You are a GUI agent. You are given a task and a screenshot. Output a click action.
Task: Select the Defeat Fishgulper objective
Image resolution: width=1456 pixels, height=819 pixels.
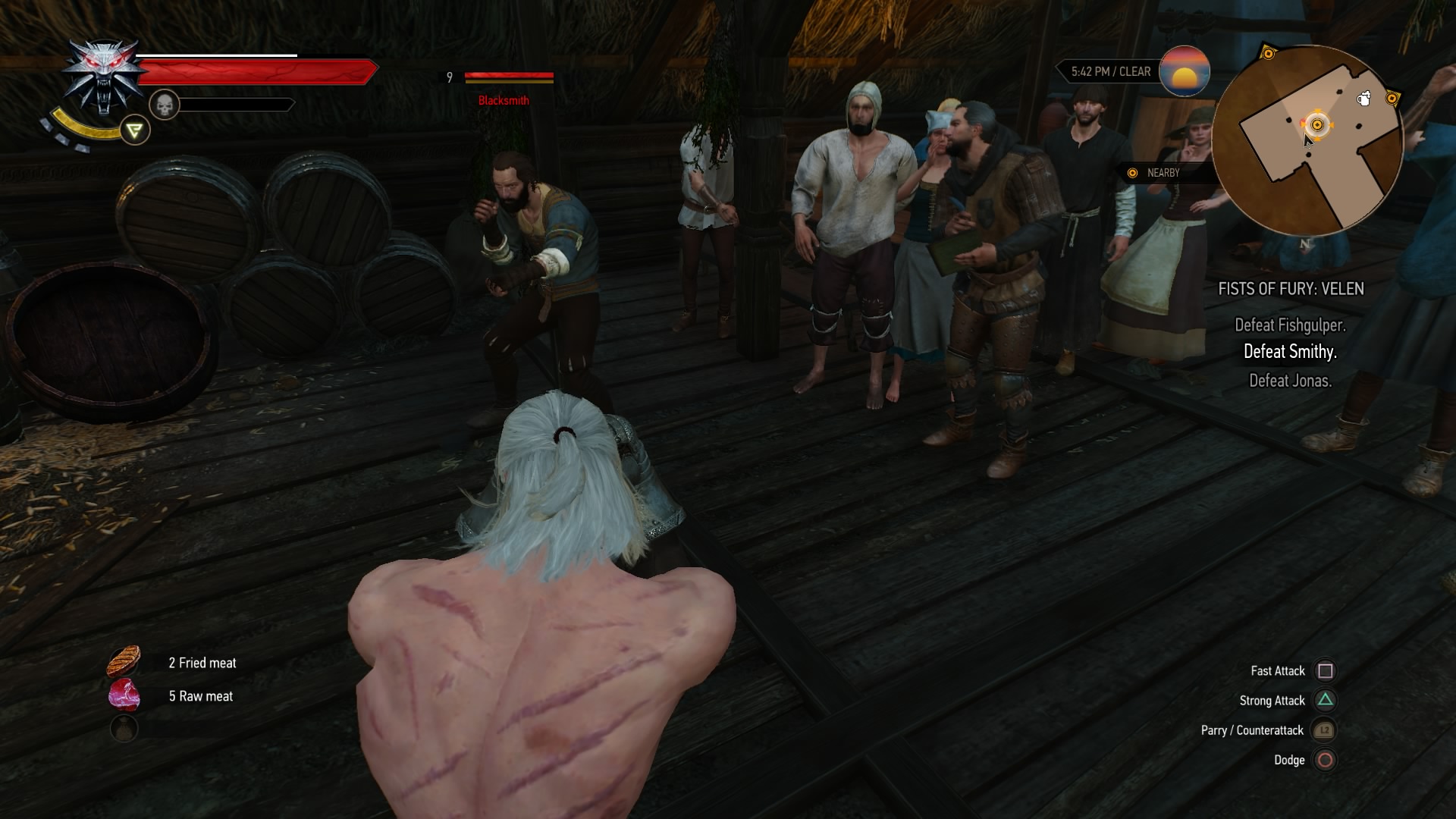coord(1290,325)
